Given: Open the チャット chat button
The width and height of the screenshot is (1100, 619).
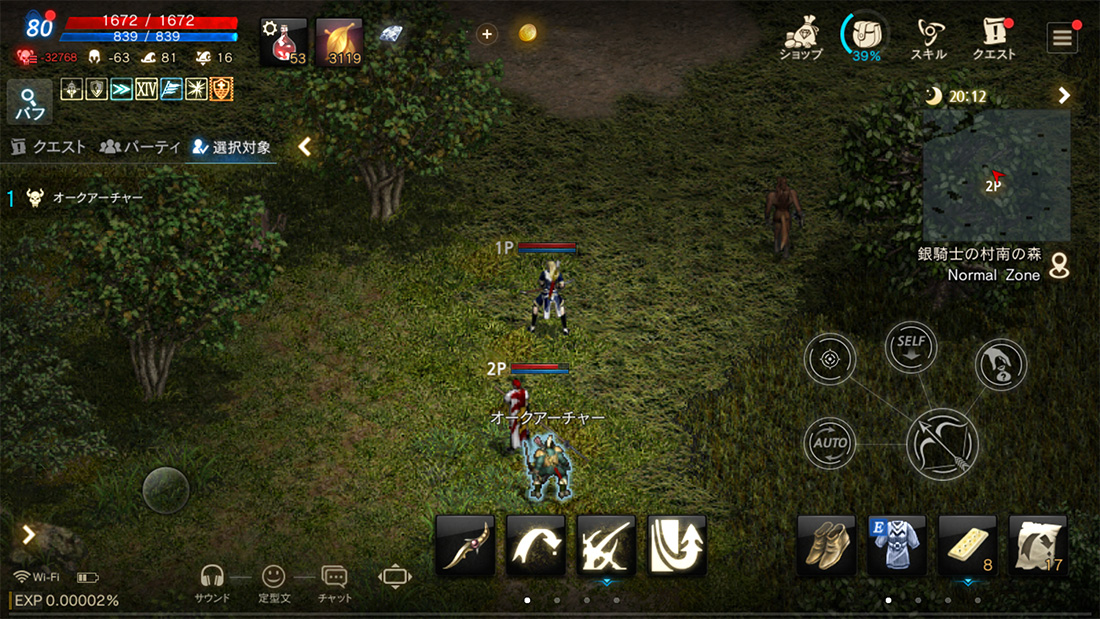Looking at the screenshot, I should tap(334, 581).
